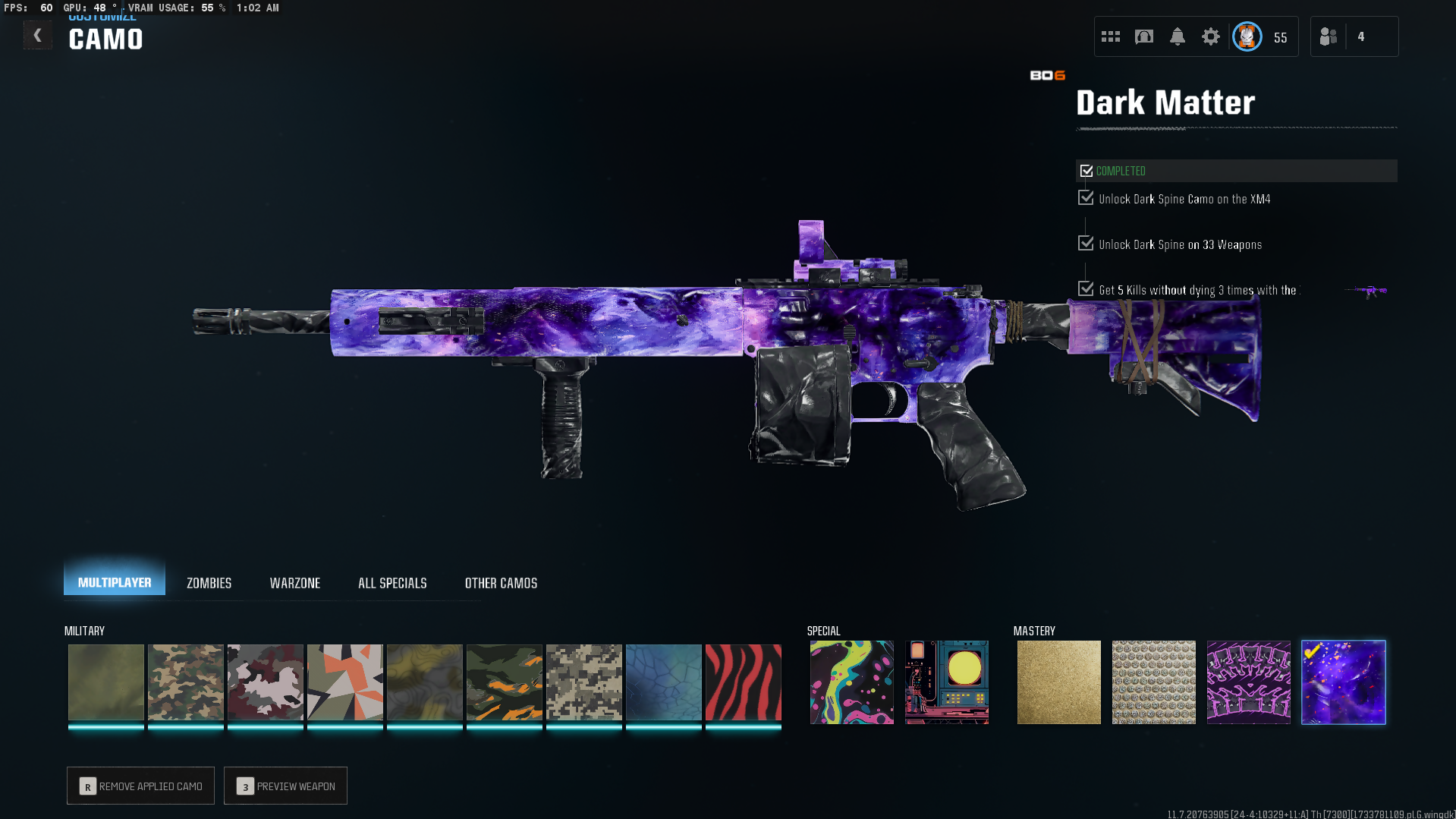
Task: Apply the green woodland camo
Action: tap(185, 682)
